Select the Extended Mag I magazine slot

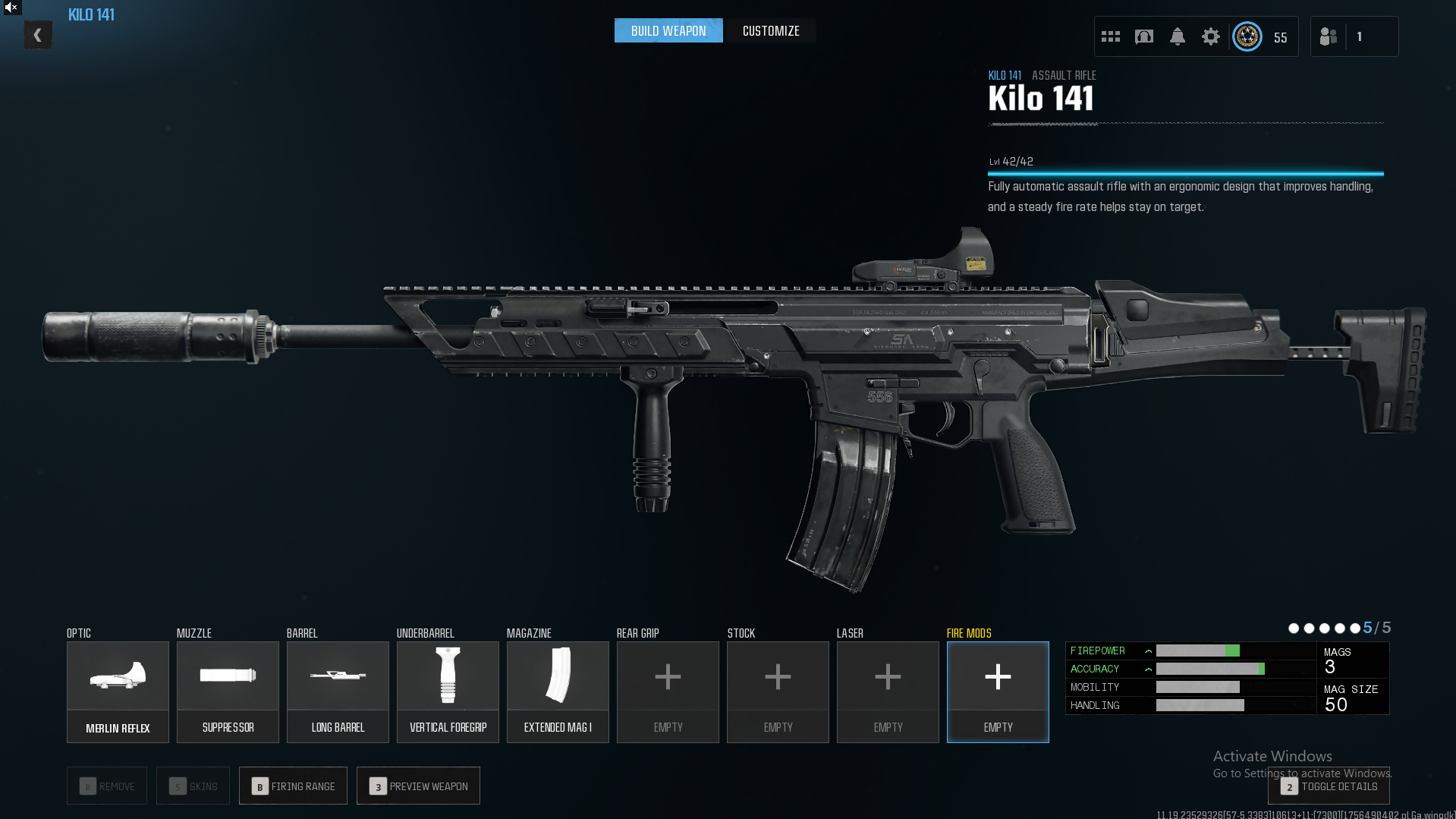click(x=558, y=691)
